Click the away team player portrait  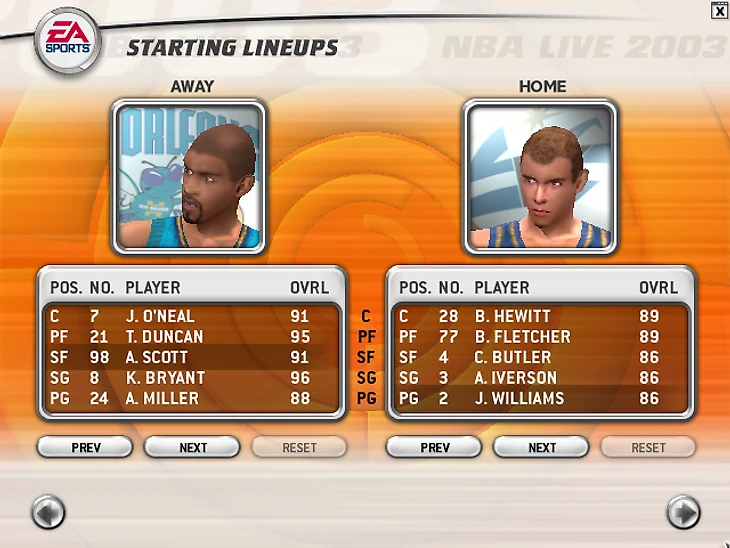pyautogui.click(x=189, y=178)
